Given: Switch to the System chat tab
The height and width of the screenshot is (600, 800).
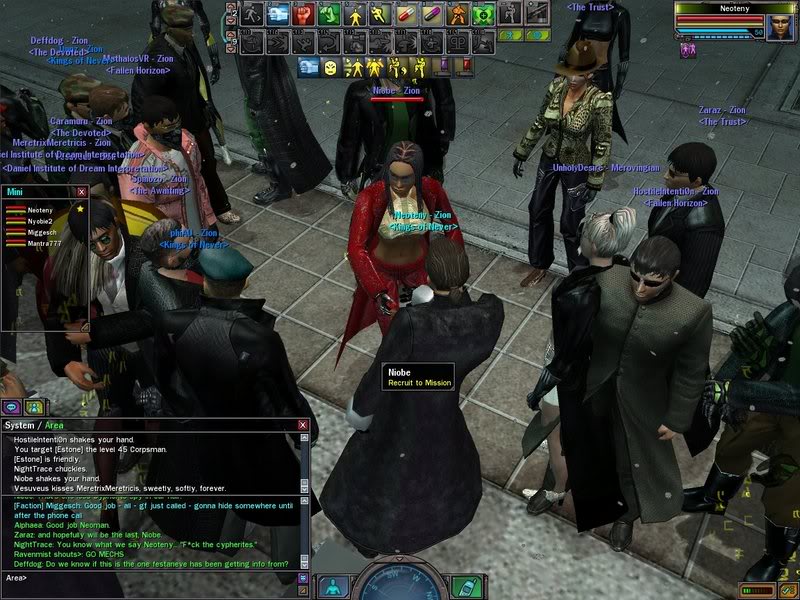Looking at the screenshot, I should pyautogui.click(x=22, y=425).
